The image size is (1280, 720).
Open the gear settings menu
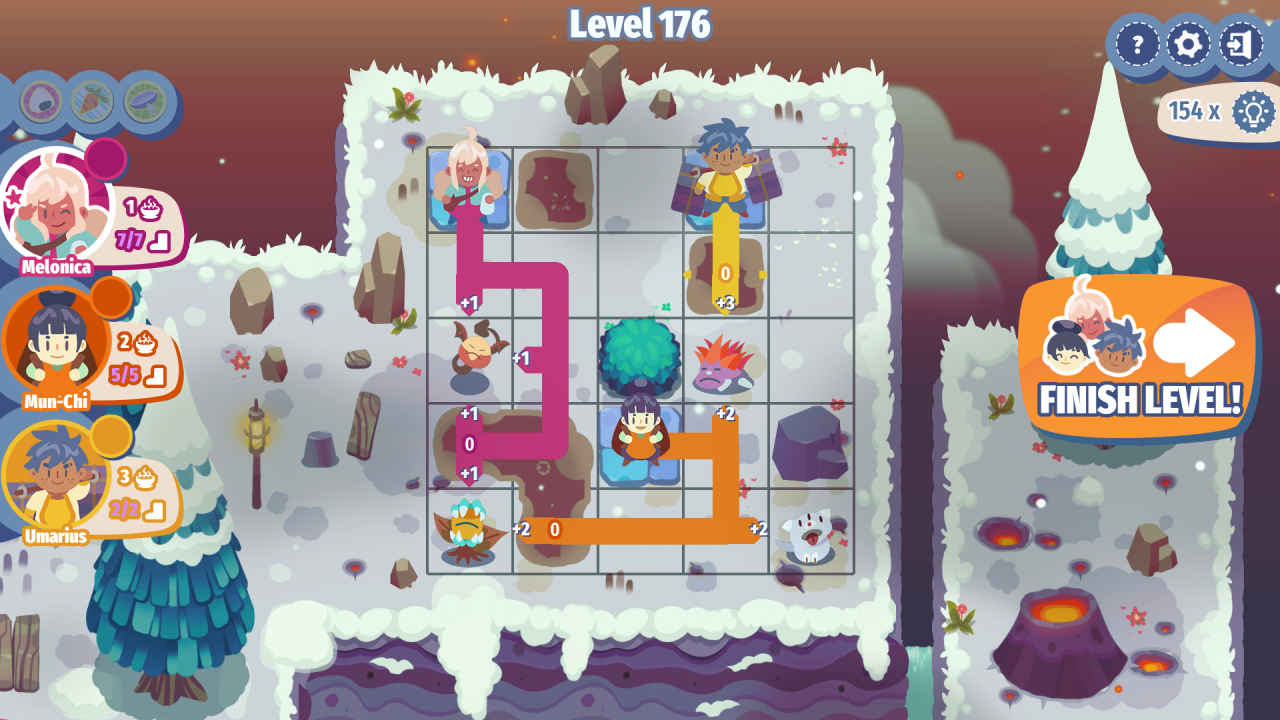pos(1189,45)
